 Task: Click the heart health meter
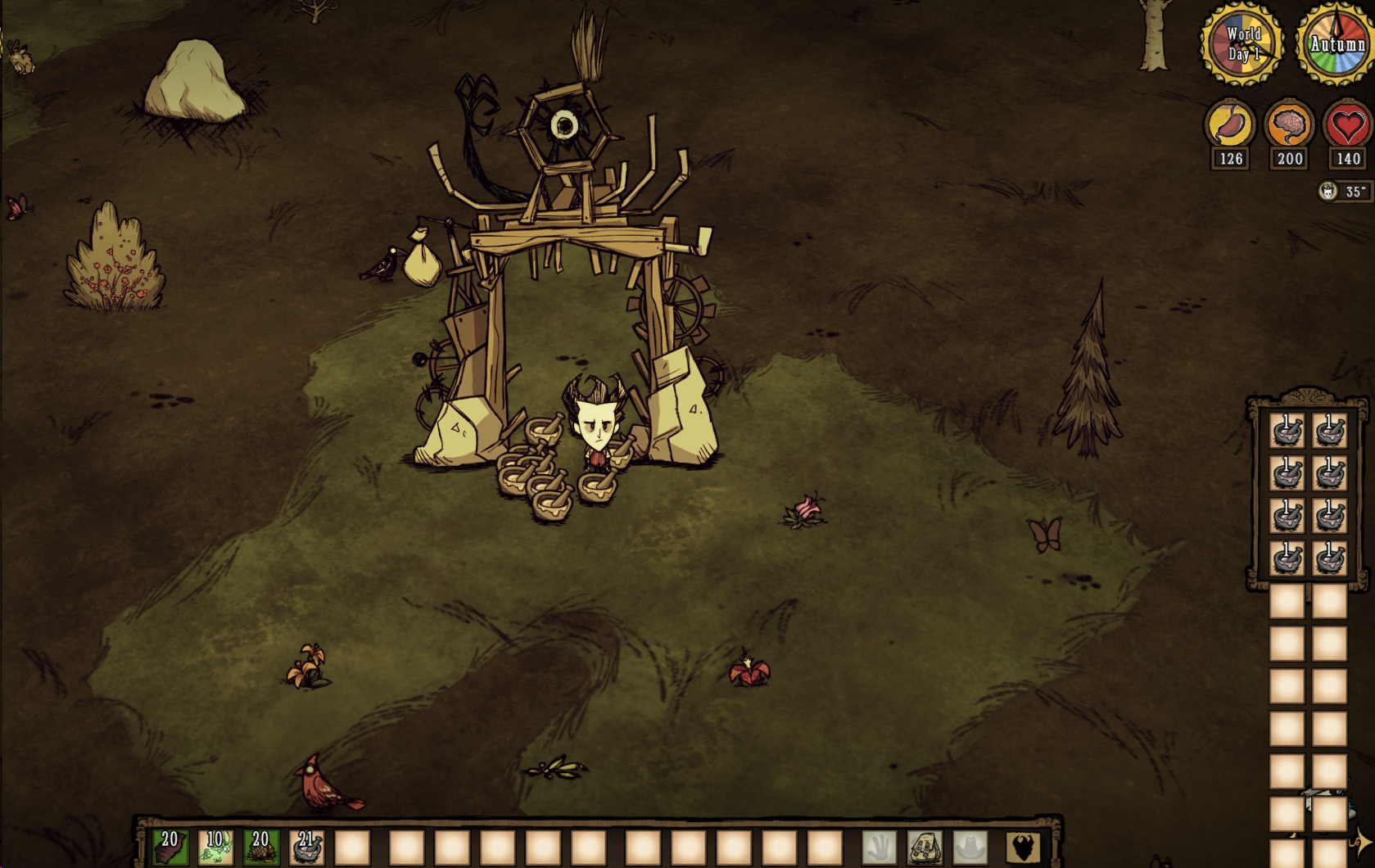click(1348, 125)
